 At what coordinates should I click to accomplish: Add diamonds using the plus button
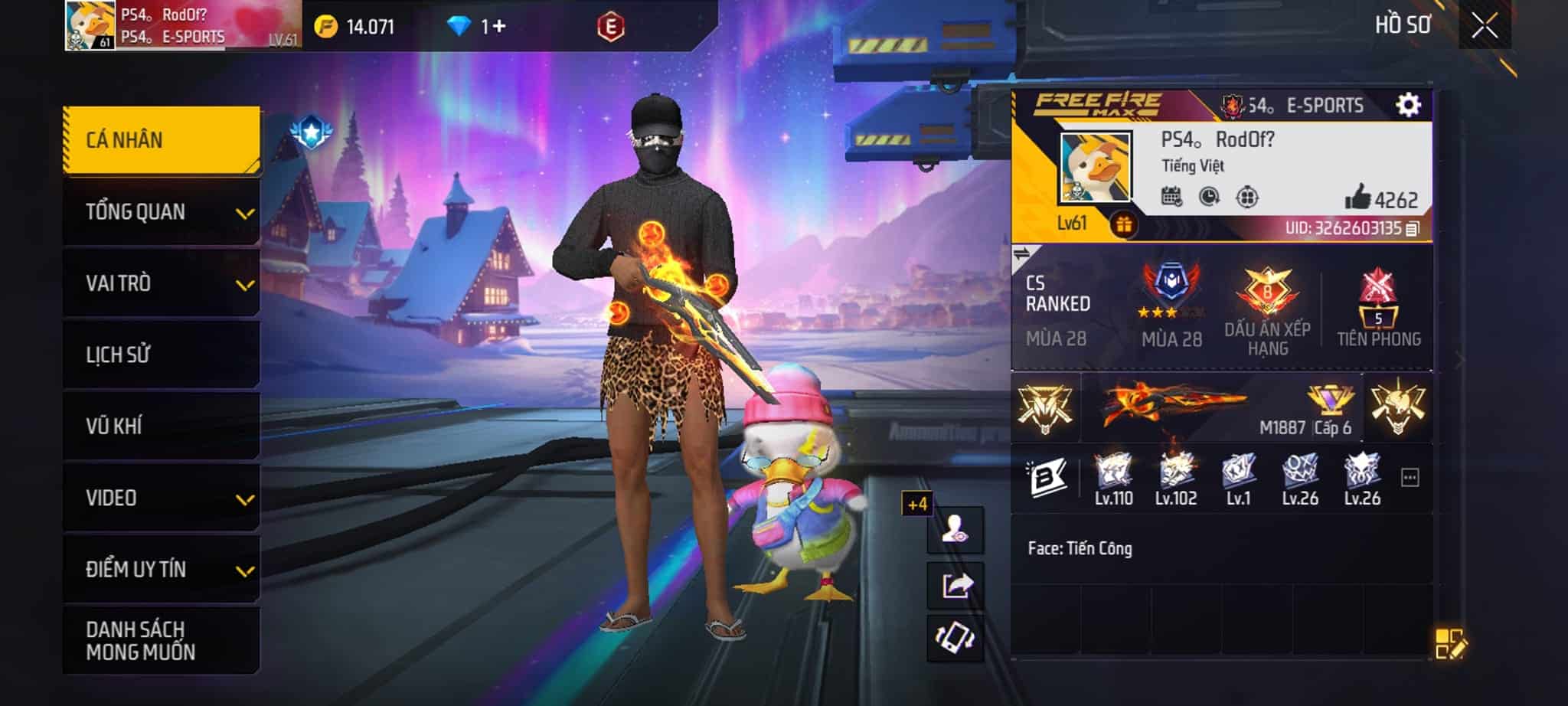498,27
